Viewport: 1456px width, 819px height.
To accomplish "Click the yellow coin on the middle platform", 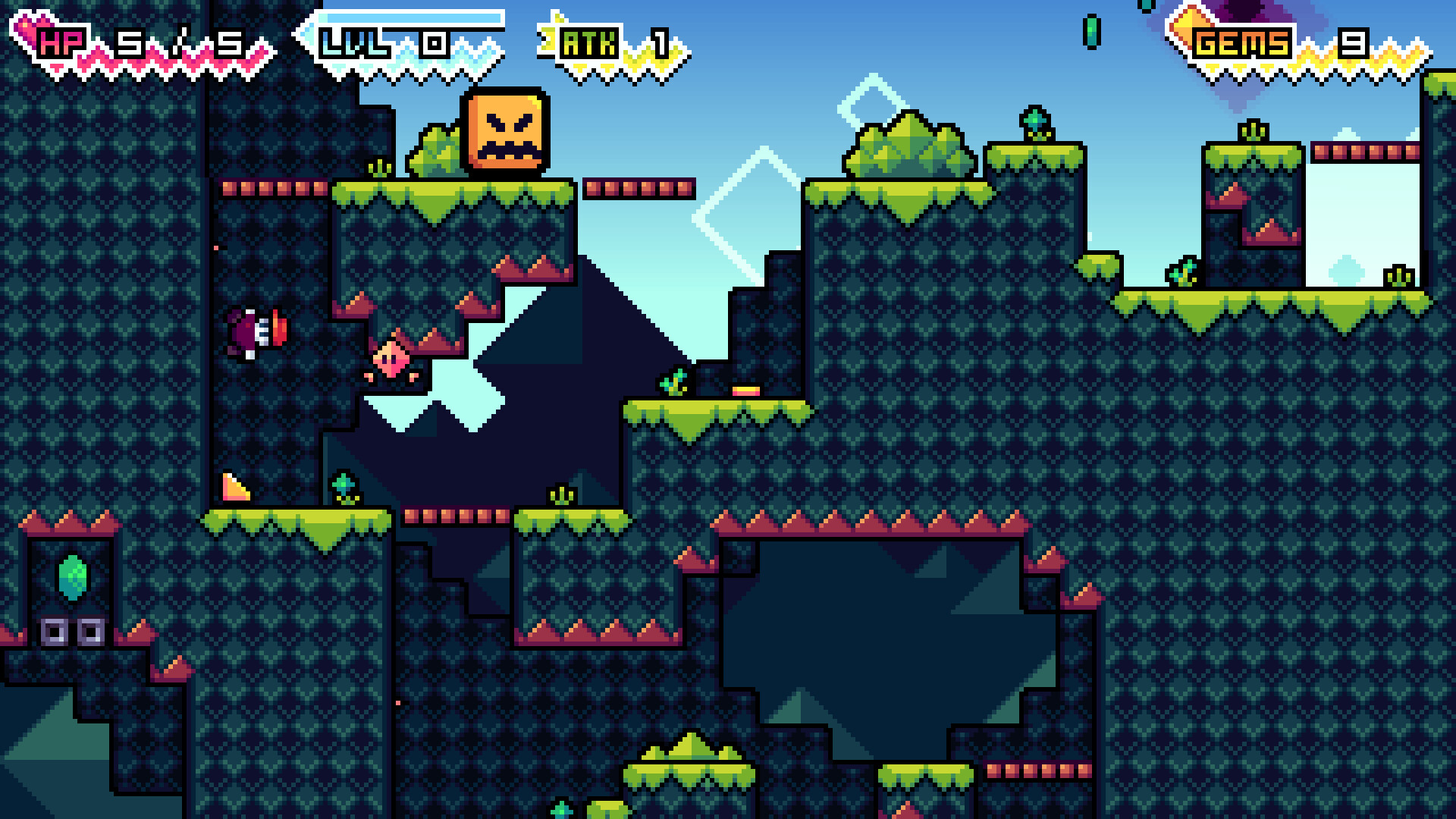I will (x=747, y=389).
